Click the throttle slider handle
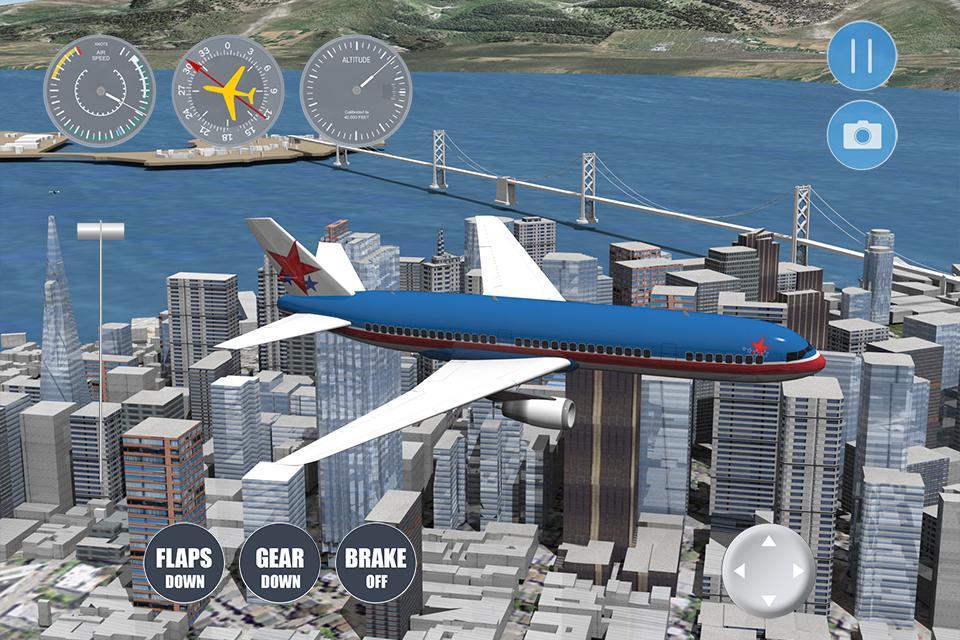The image size is (960, 640). point(101,232)
